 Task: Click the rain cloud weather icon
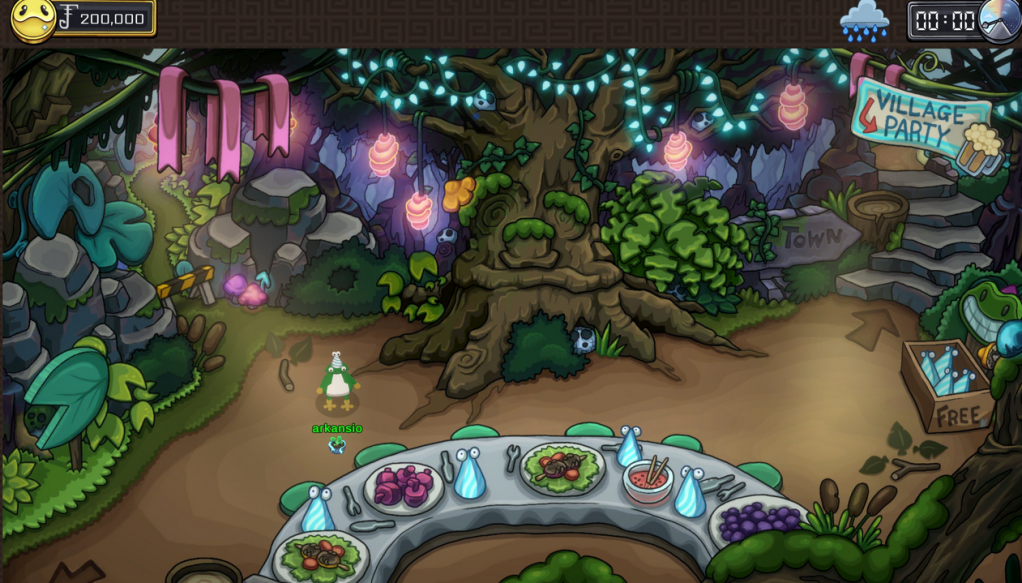(x=864, y=21)
